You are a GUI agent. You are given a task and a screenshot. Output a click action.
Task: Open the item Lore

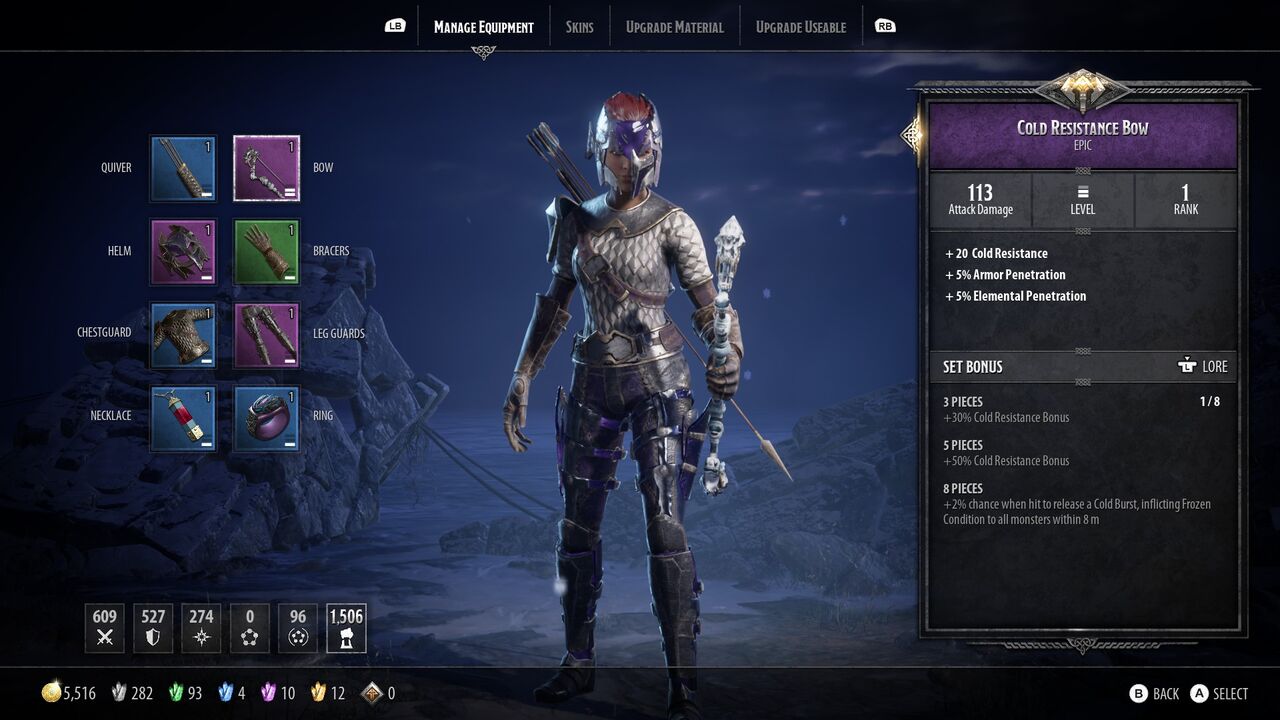(1203, 366)
